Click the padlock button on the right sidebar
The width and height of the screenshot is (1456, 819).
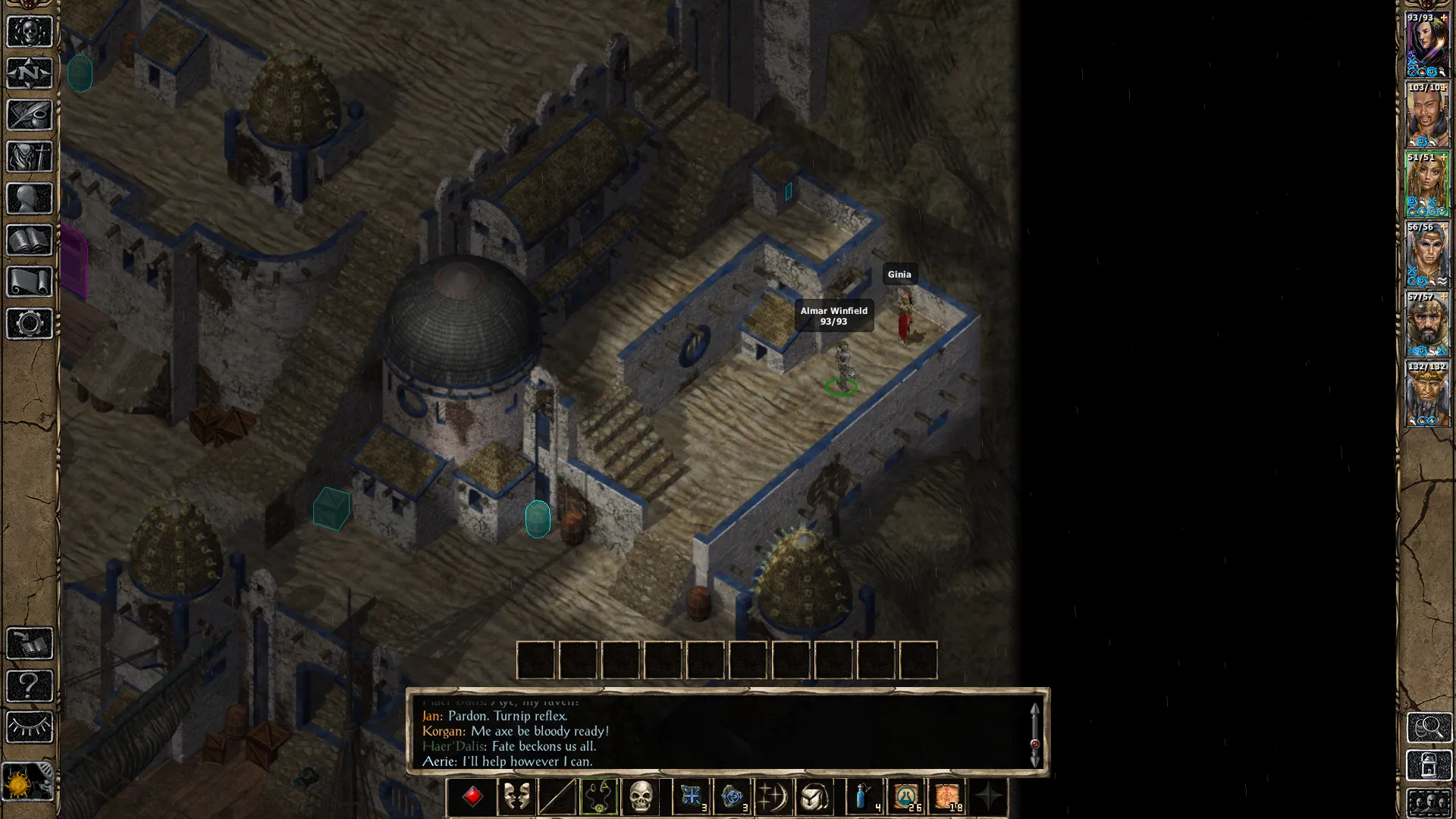pos(1429,765)
